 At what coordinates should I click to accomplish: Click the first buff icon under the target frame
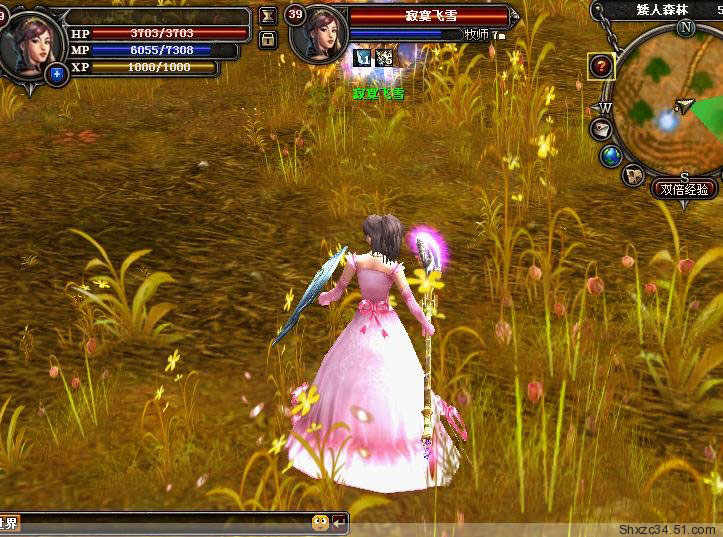coord(363,58)
